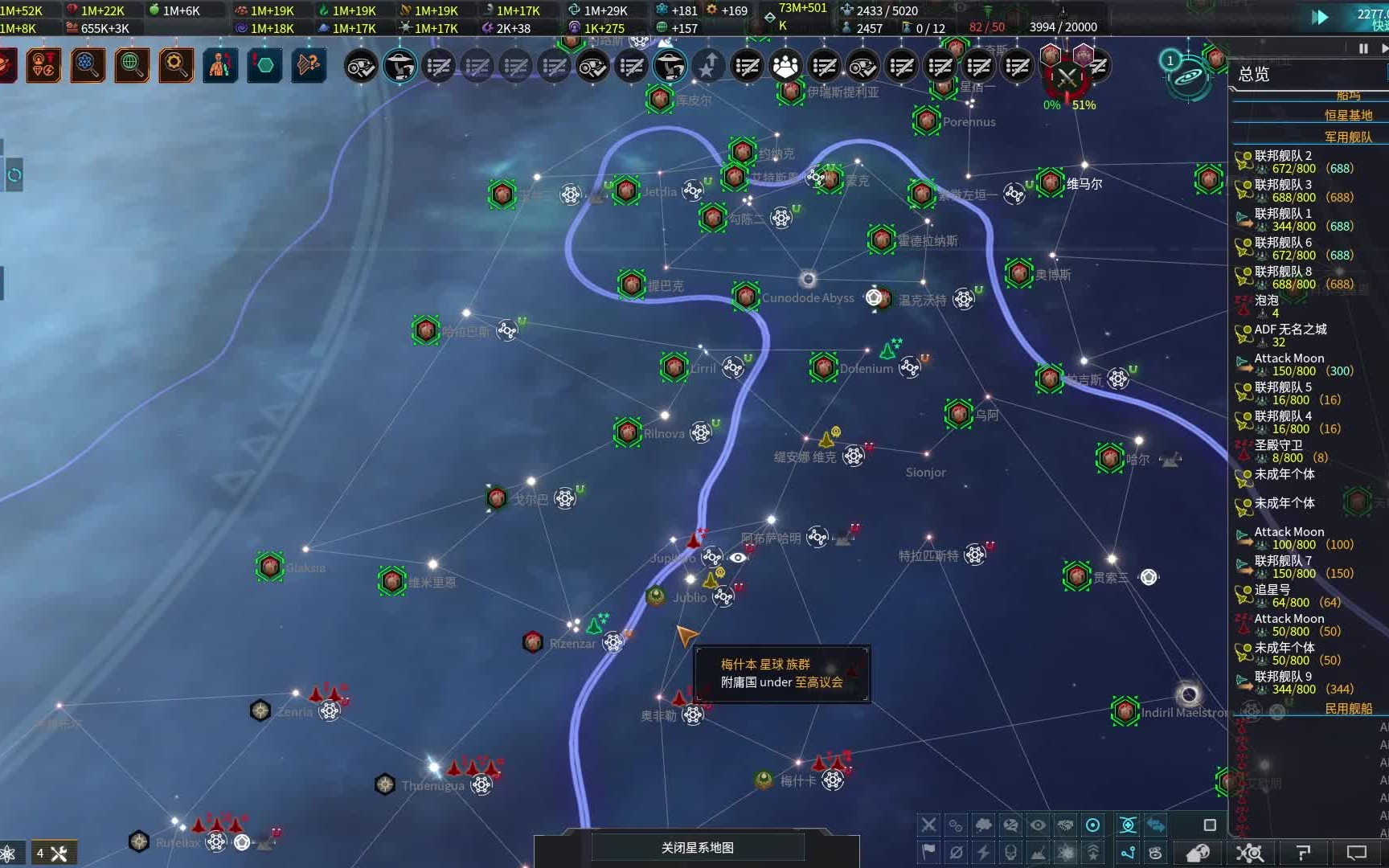Toggle the intel eye map mode
Screen dimensions: 1389x868
coord(1039,825)
